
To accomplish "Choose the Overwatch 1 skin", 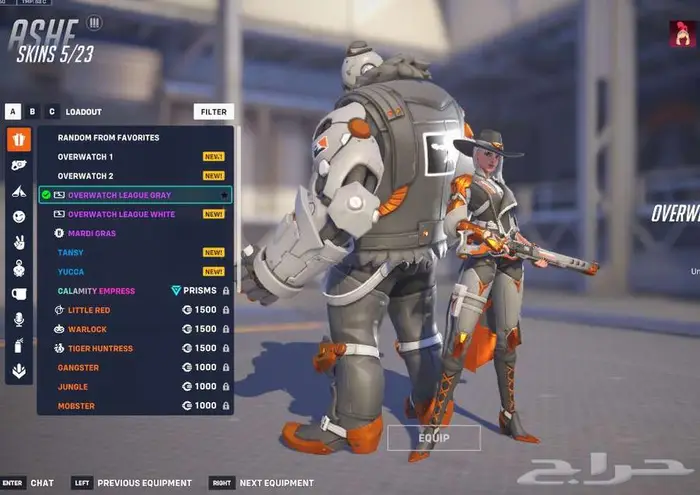I will click(x=86, y=157).
